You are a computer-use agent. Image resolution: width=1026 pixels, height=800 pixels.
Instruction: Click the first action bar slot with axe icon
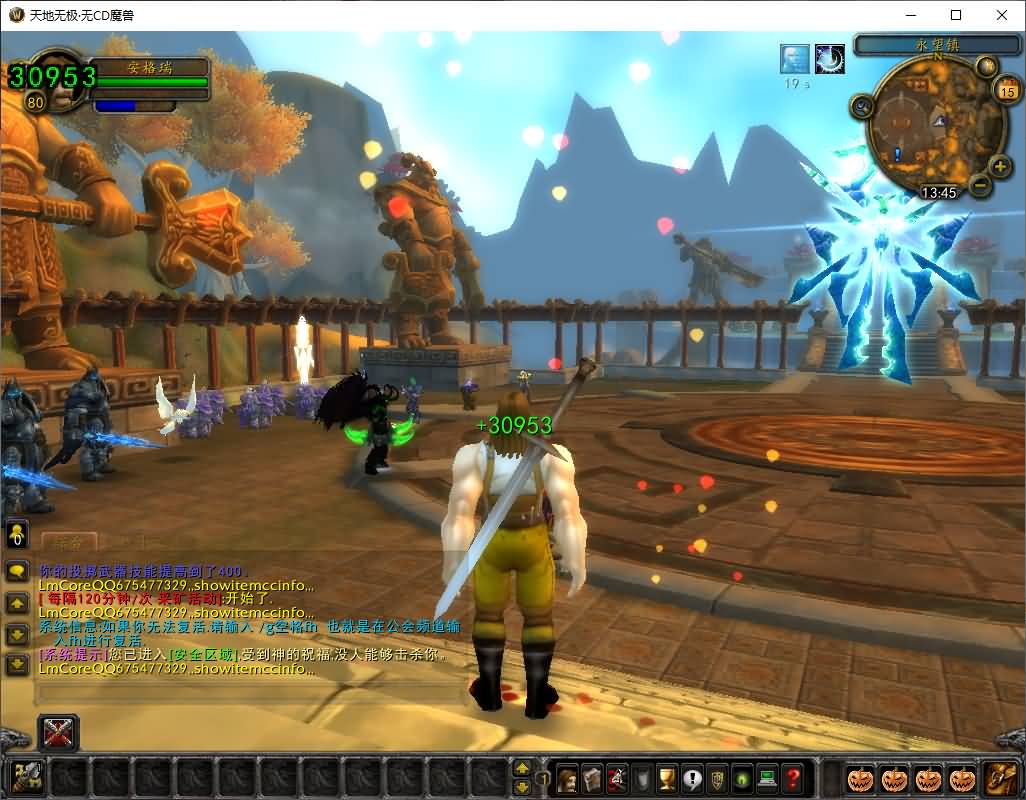point(27,777)
